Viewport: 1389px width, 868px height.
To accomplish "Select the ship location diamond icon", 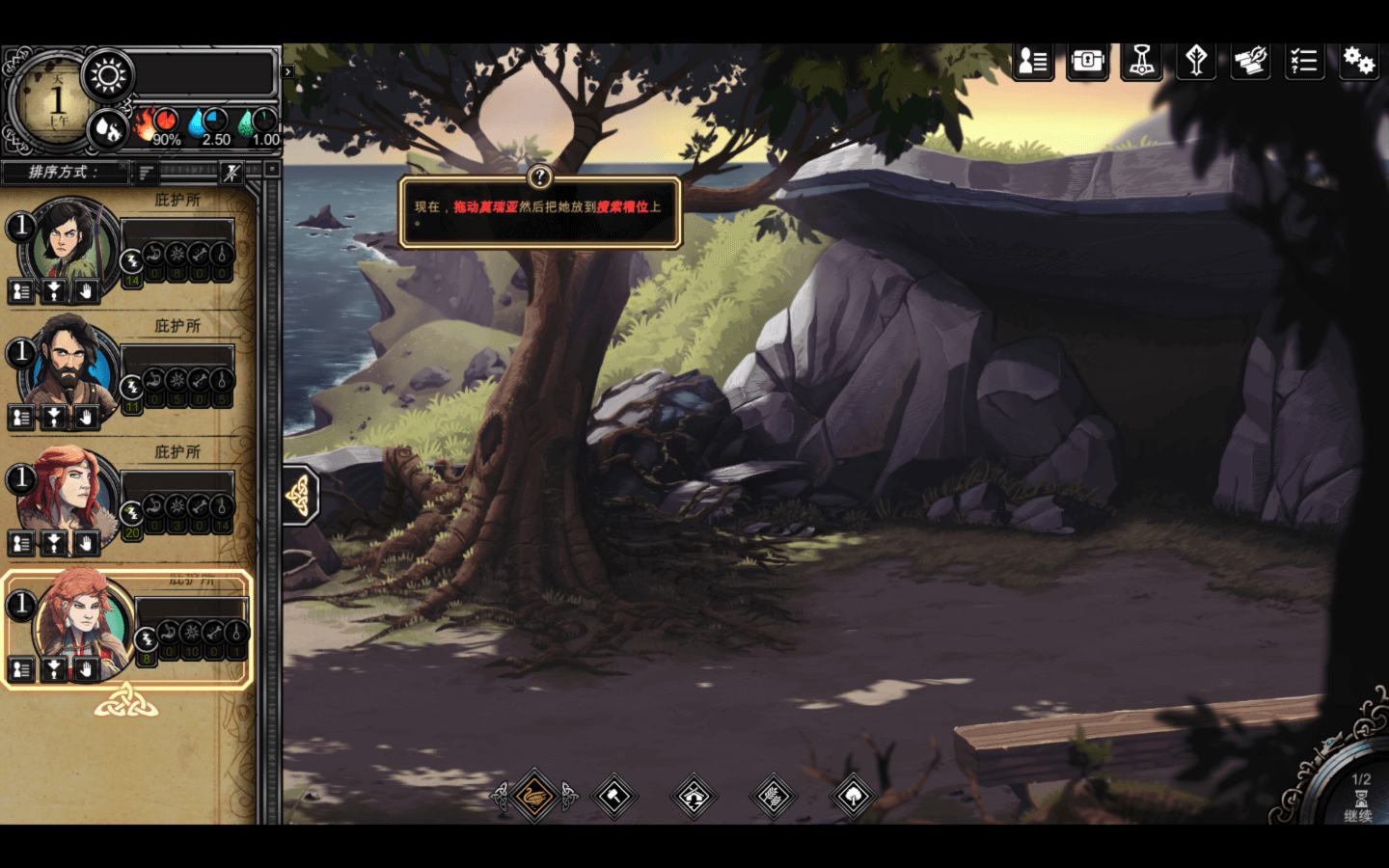I will point(534,797).
